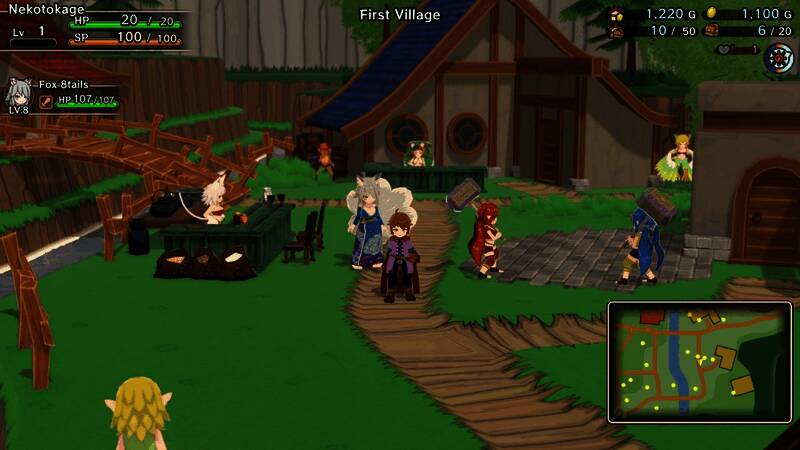Select the Fox 8tails companion portrait
800x450 pixels.
(18, 92)
